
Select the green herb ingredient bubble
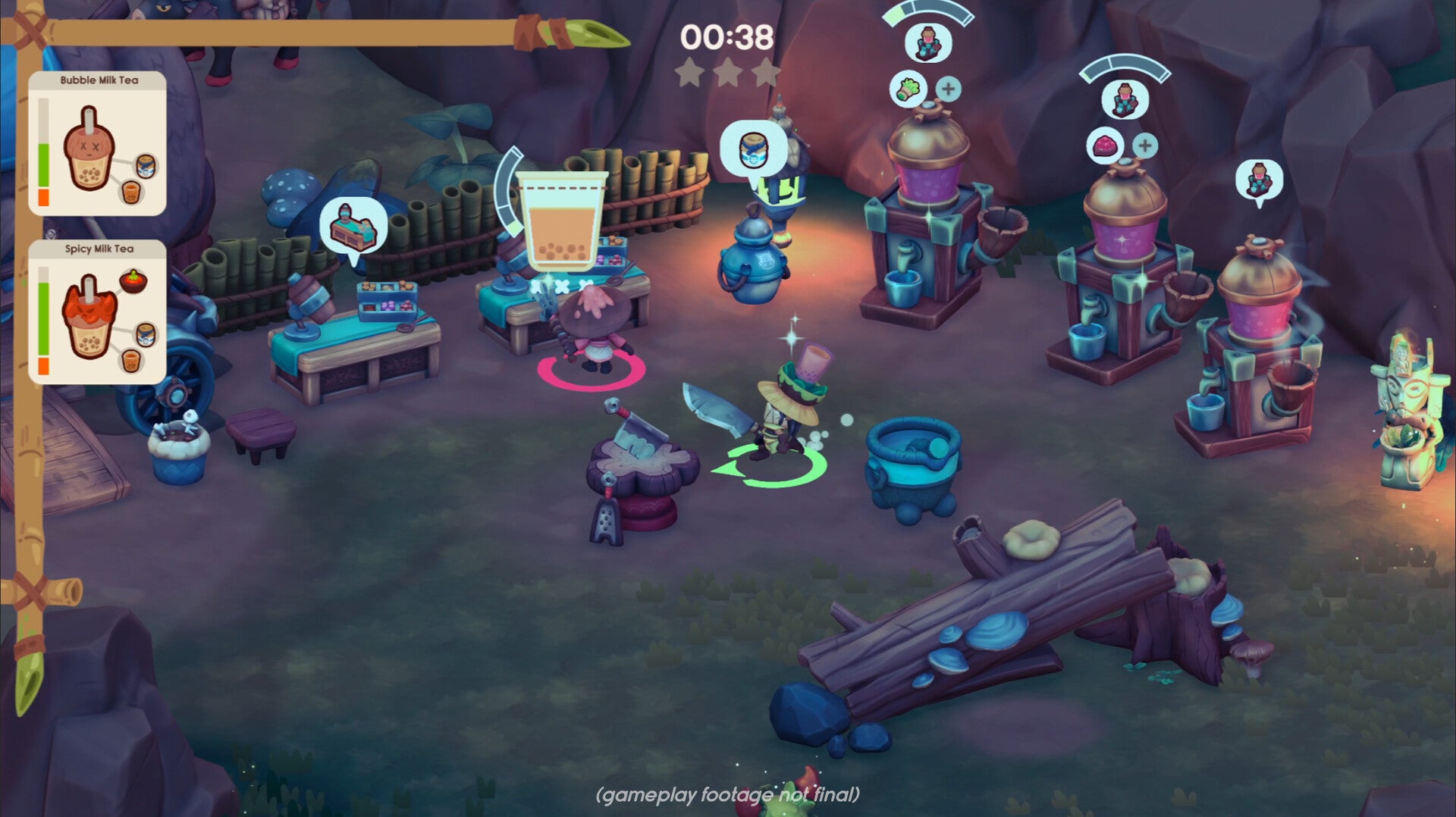908,89
